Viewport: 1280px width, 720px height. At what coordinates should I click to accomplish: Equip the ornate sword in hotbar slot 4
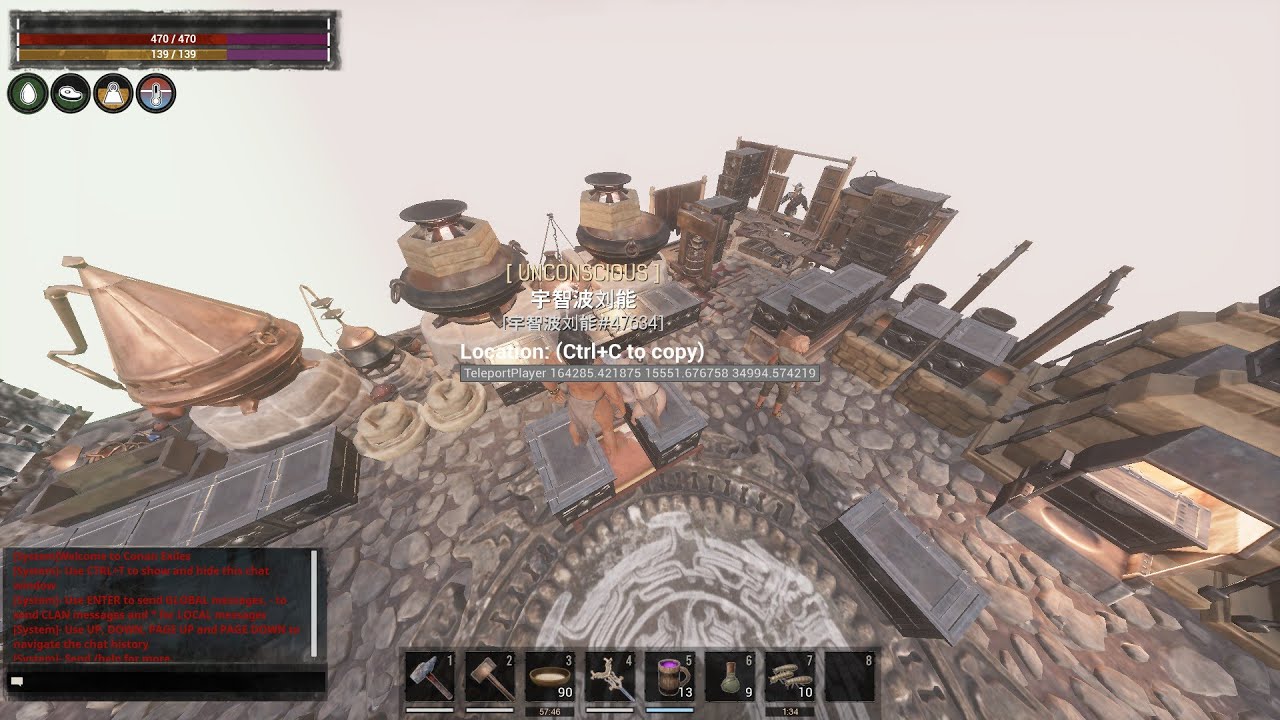pos(610,677)
